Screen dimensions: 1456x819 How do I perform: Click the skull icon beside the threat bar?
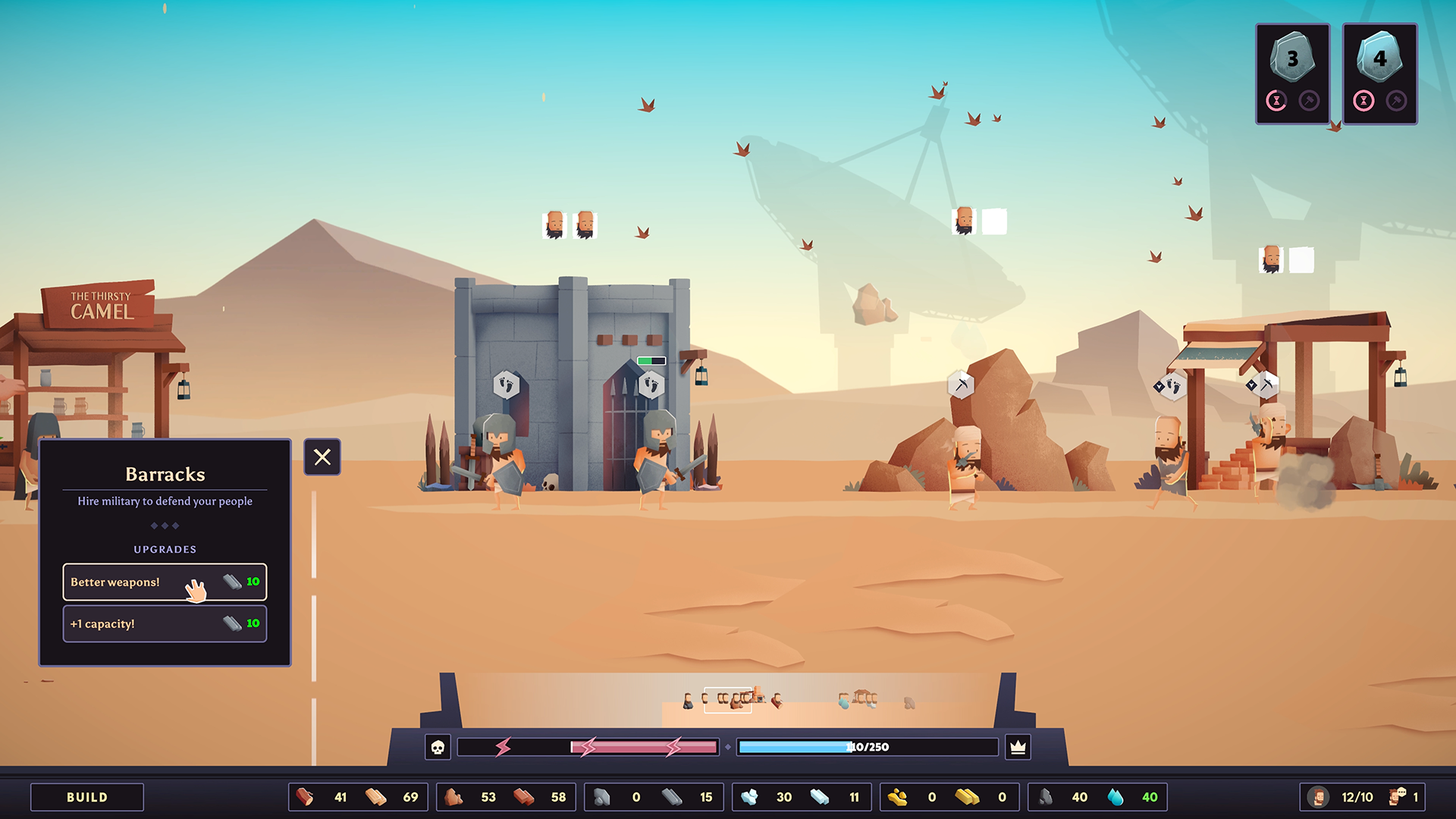click(x=438, y=747)
